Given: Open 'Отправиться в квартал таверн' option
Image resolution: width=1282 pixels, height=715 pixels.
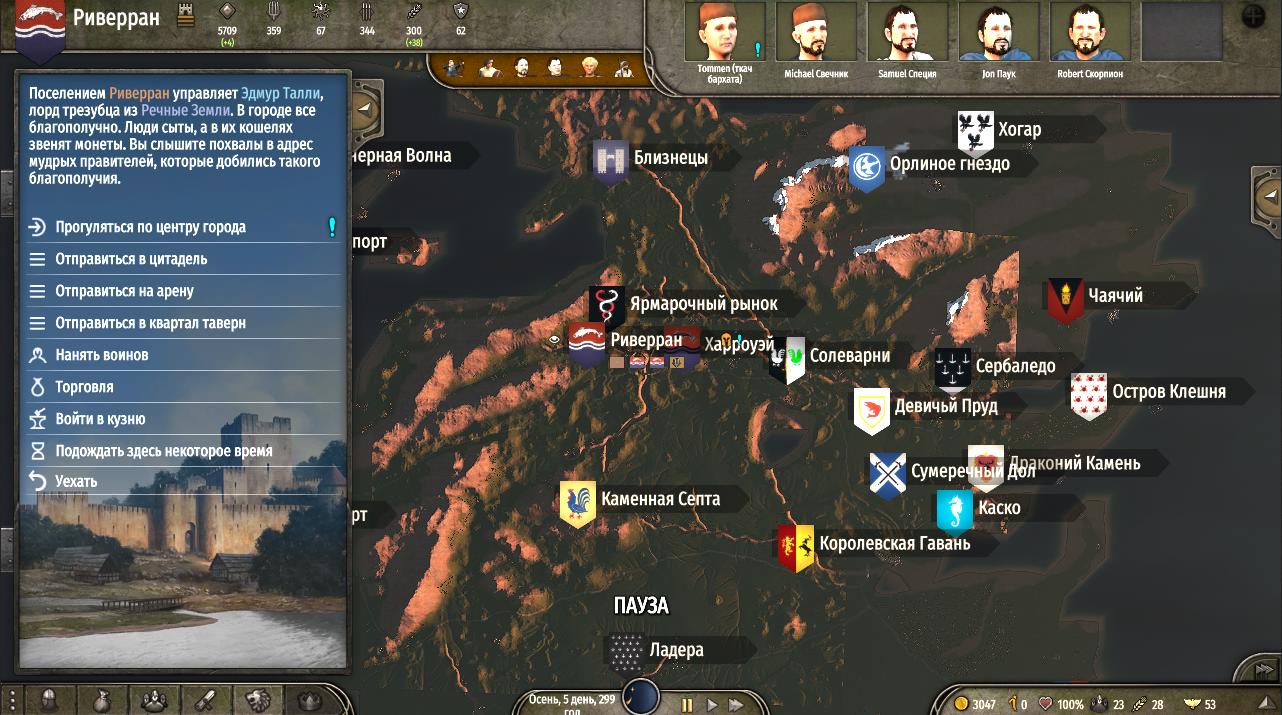Looking at the screenshot, I should pos(150,323).
